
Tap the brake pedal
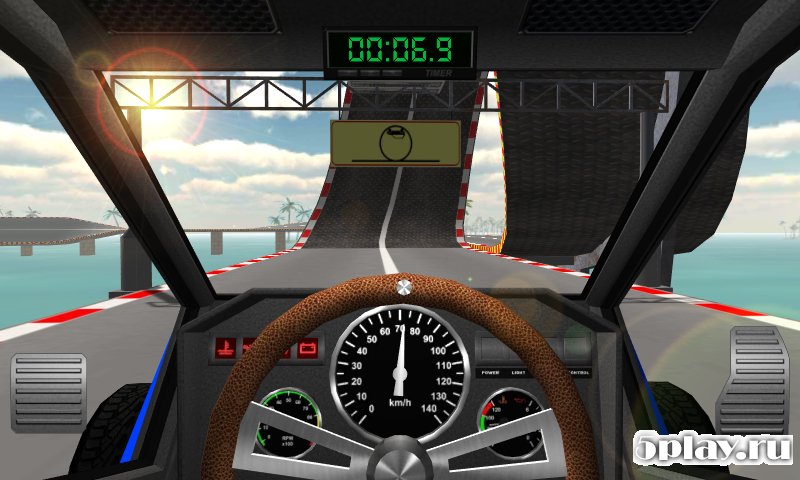(48, 392)
